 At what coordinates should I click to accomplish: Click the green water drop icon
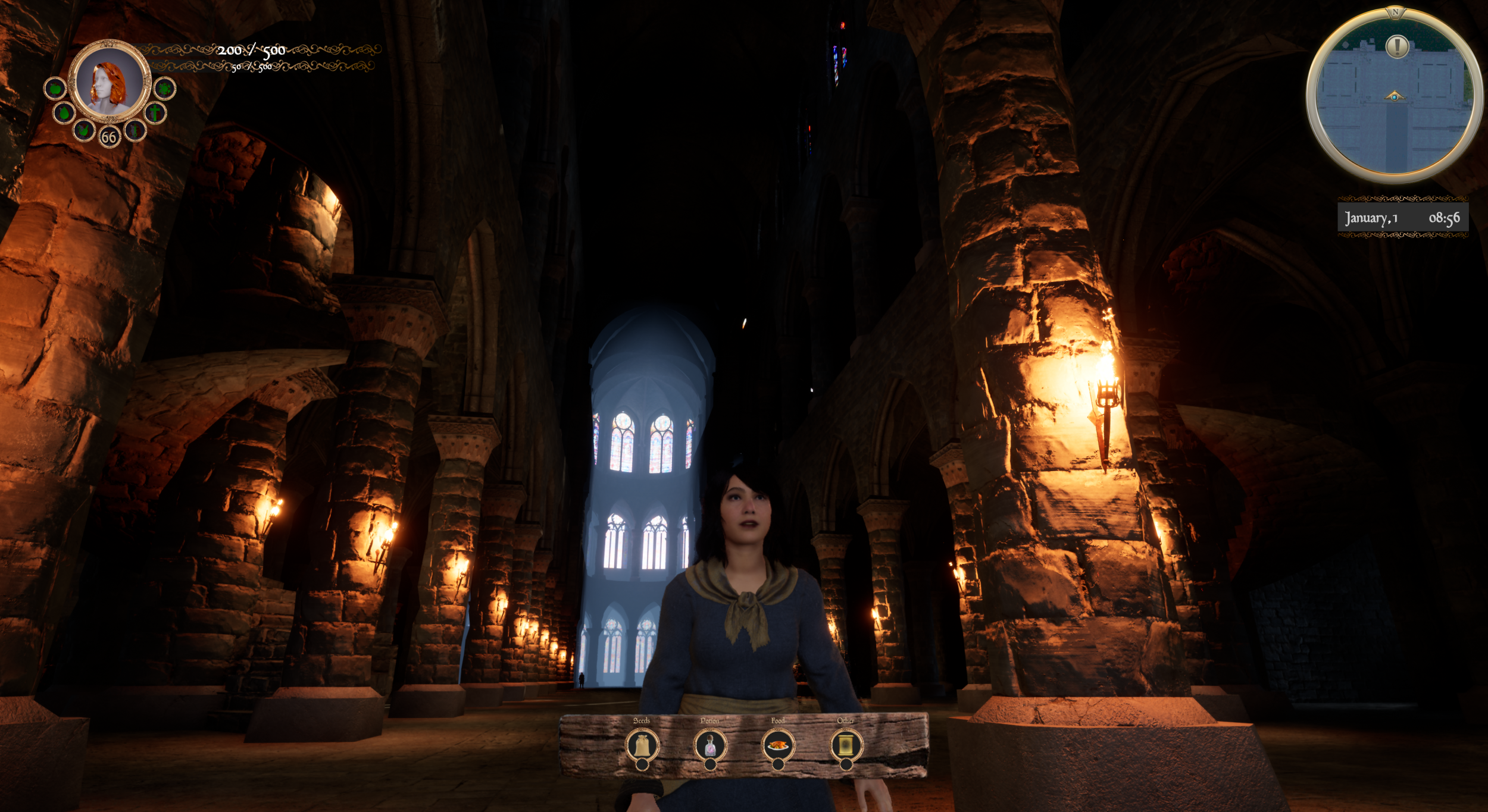64,112
